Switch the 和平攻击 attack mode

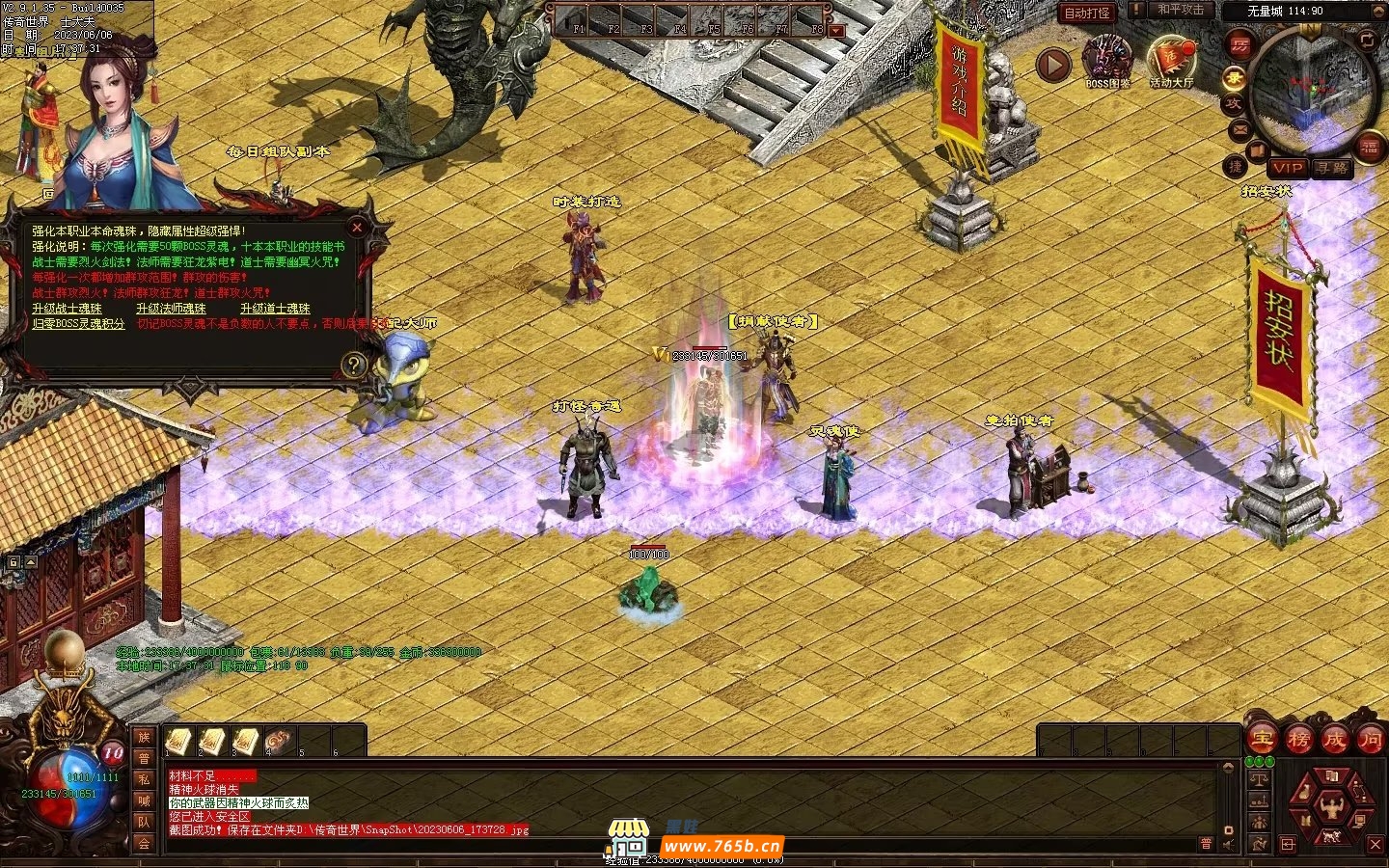pyautogui.click(x=1181, y=11)
